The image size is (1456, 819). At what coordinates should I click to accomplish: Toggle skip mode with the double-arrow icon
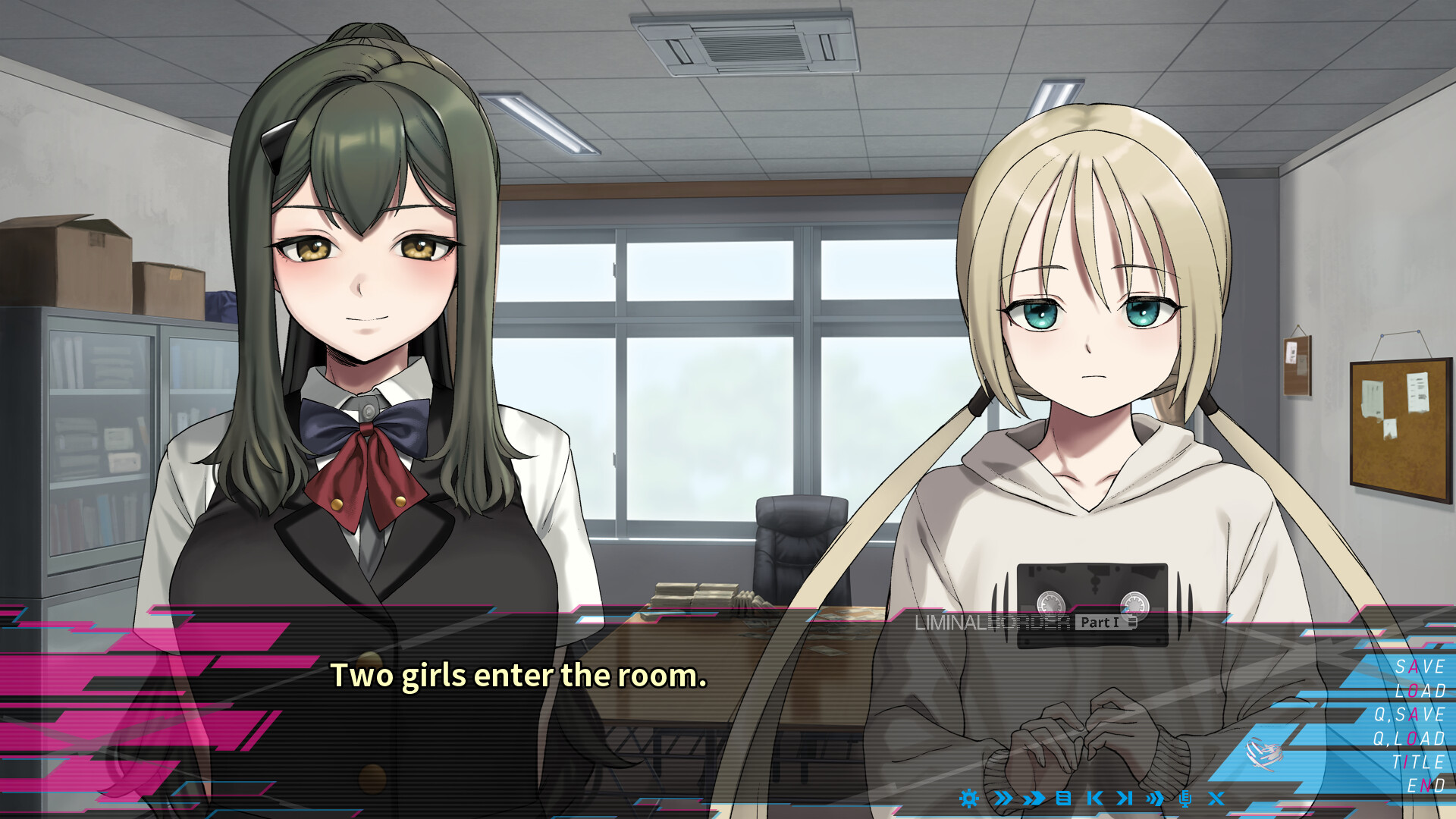point(1004,799)
